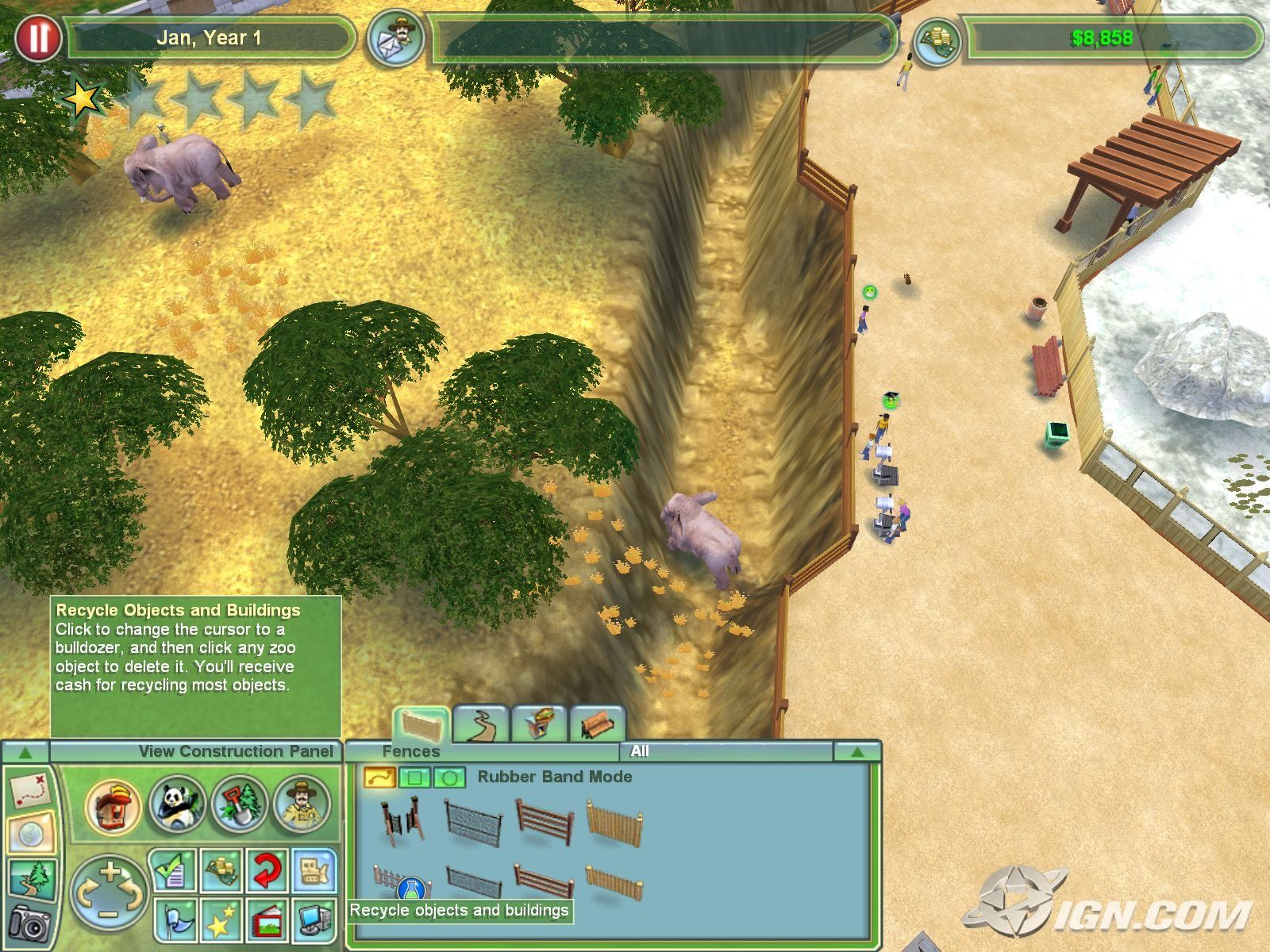The height and width of the screenshot is (952, 1270).
Task: Switch to the food stand buildings tab
Action: click(x=538, y=724)
